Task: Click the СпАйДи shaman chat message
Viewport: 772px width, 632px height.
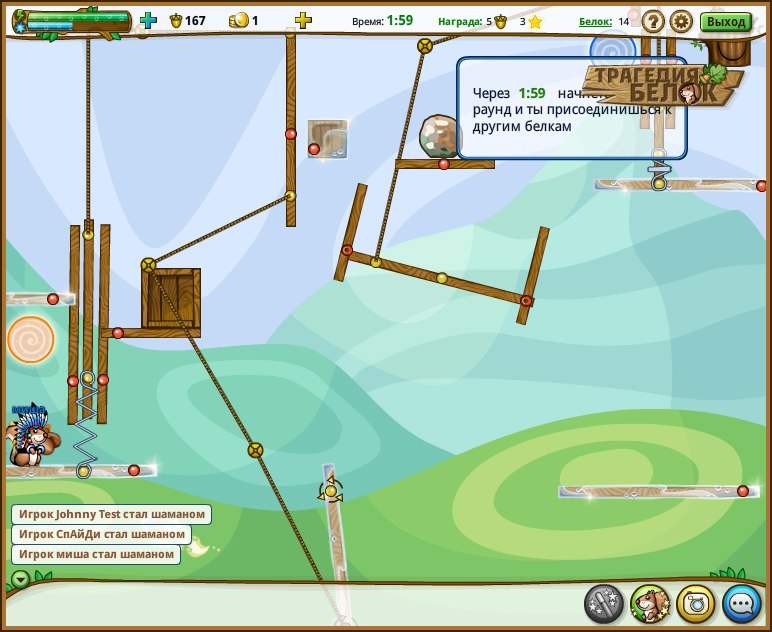Action: pos(101,534)
